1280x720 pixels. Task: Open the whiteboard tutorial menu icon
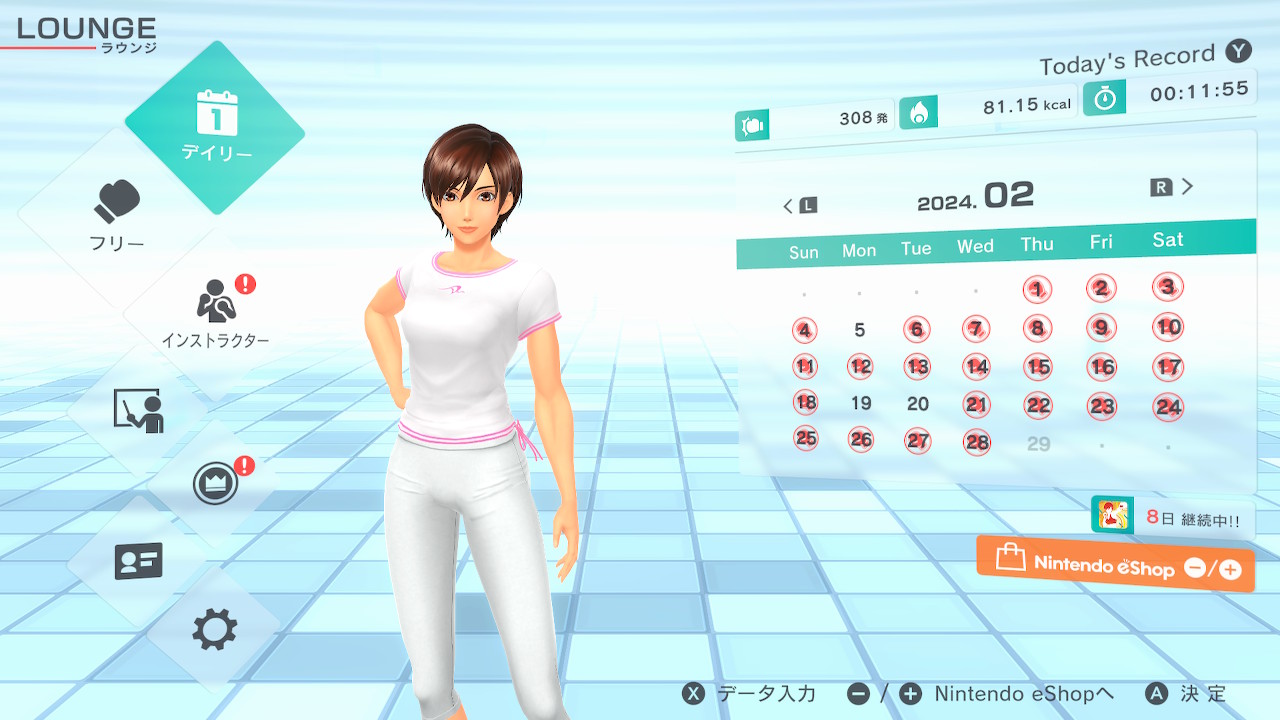pyautogui.click(x=138, y=410)
